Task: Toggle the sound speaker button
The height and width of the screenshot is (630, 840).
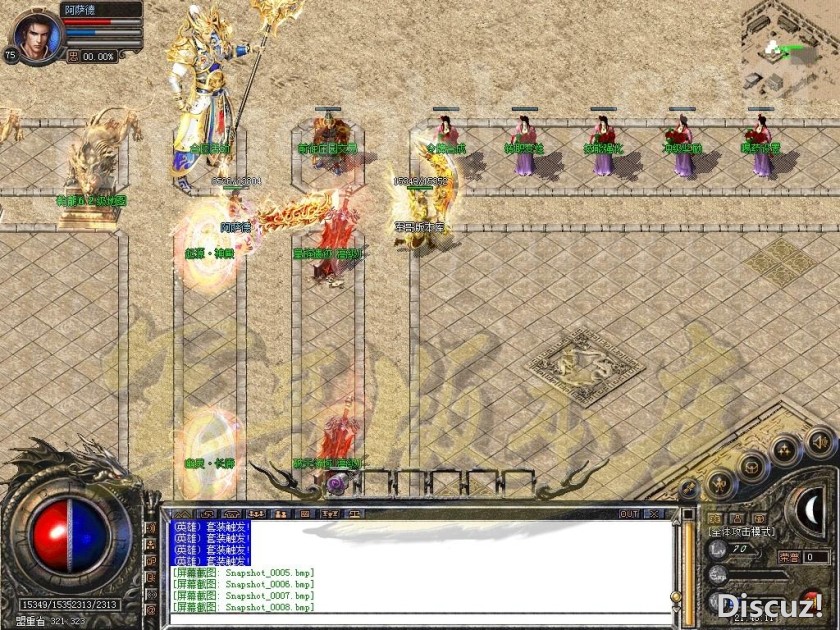Action: coord(820,441)
